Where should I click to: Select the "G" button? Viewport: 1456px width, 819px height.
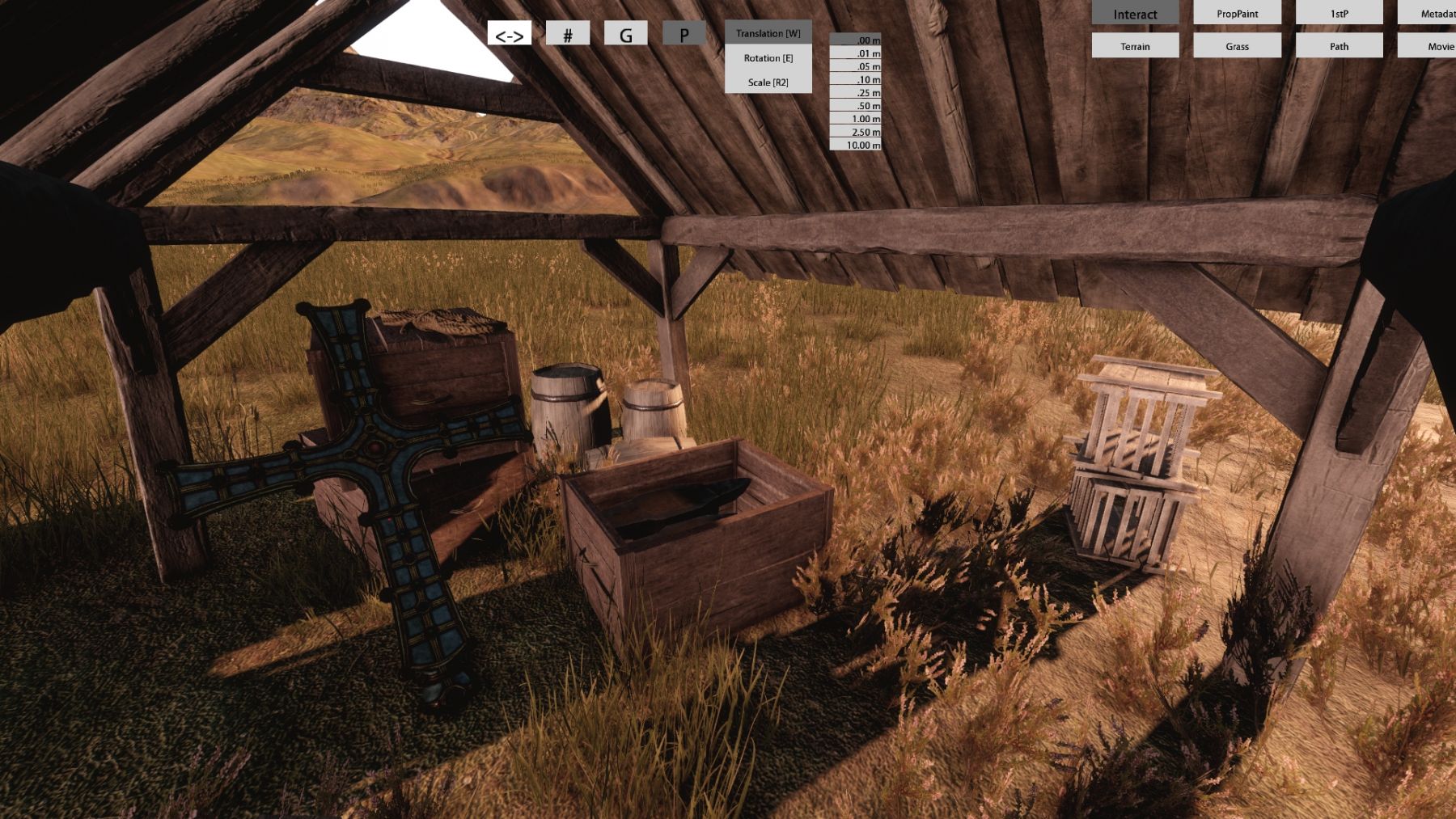[x=625, y=34]
